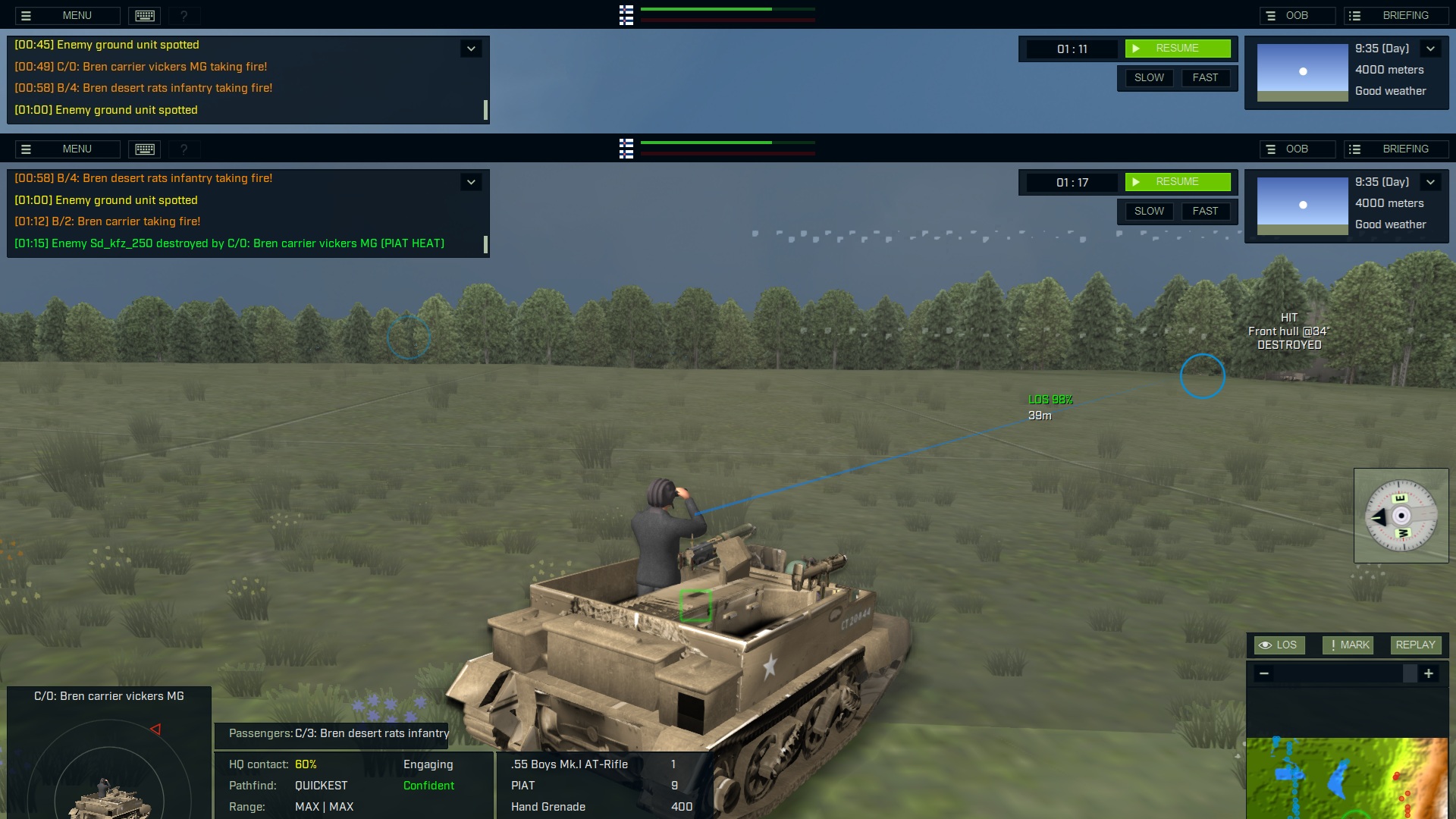Toggle LOS display with the eye icon
Viewport: 1456px width, 819px height.
tap(1266, 645)
